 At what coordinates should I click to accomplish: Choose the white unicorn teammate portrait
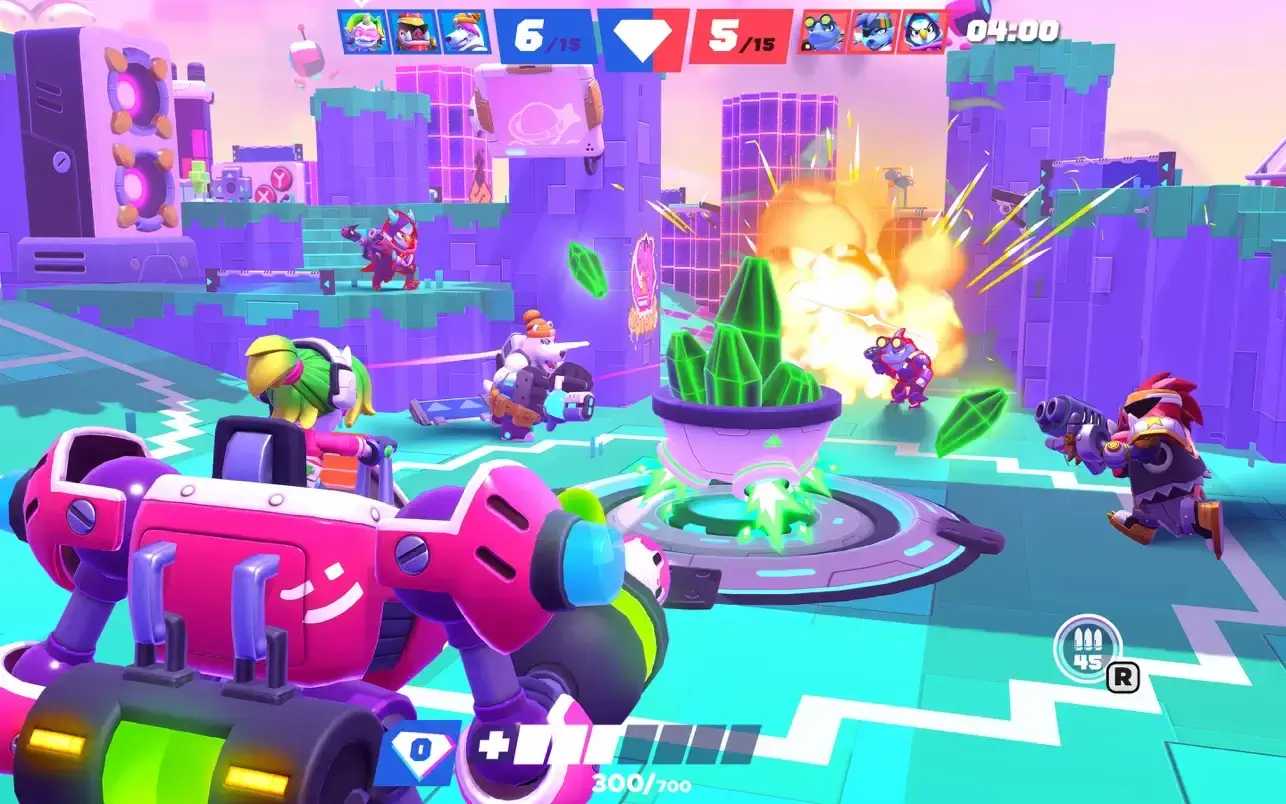pos(463,32)
